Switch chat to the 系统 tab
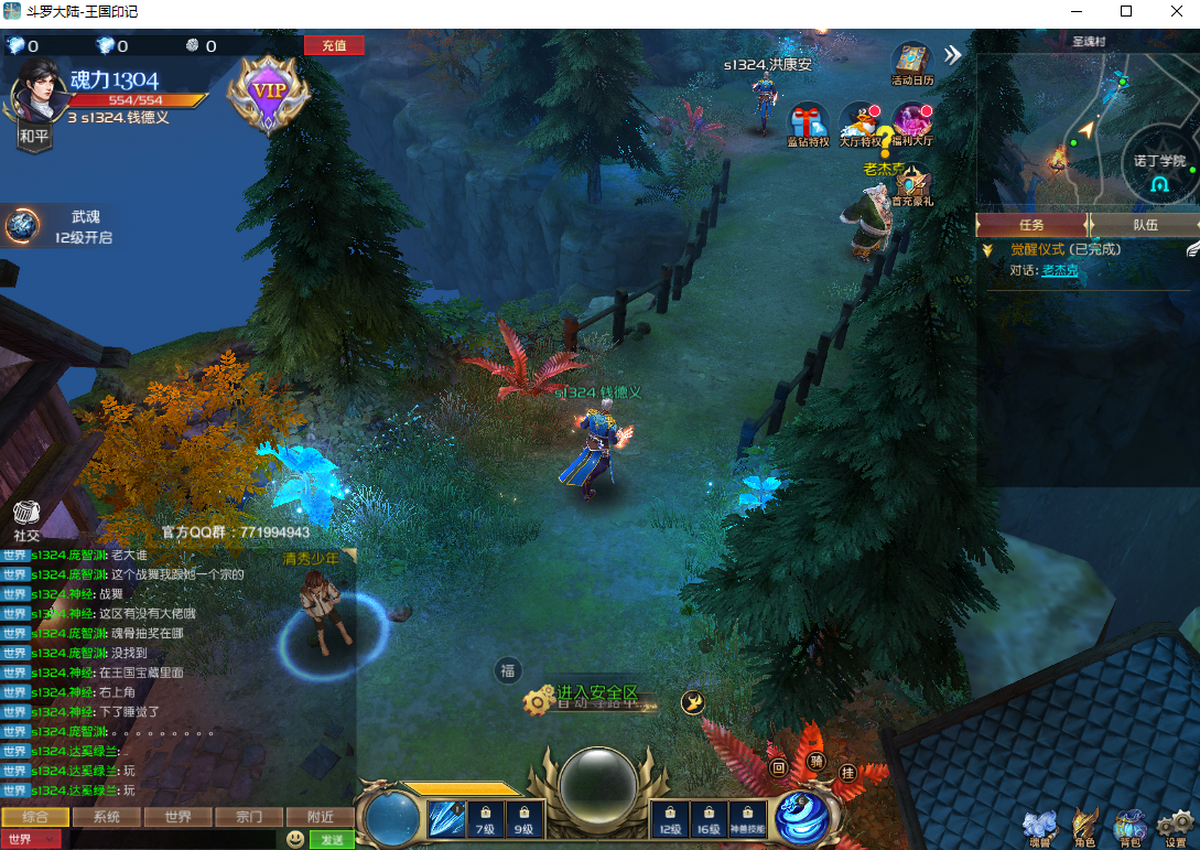Image resolution: width=1200 pixels, height=850 pixels. [107, 817]
